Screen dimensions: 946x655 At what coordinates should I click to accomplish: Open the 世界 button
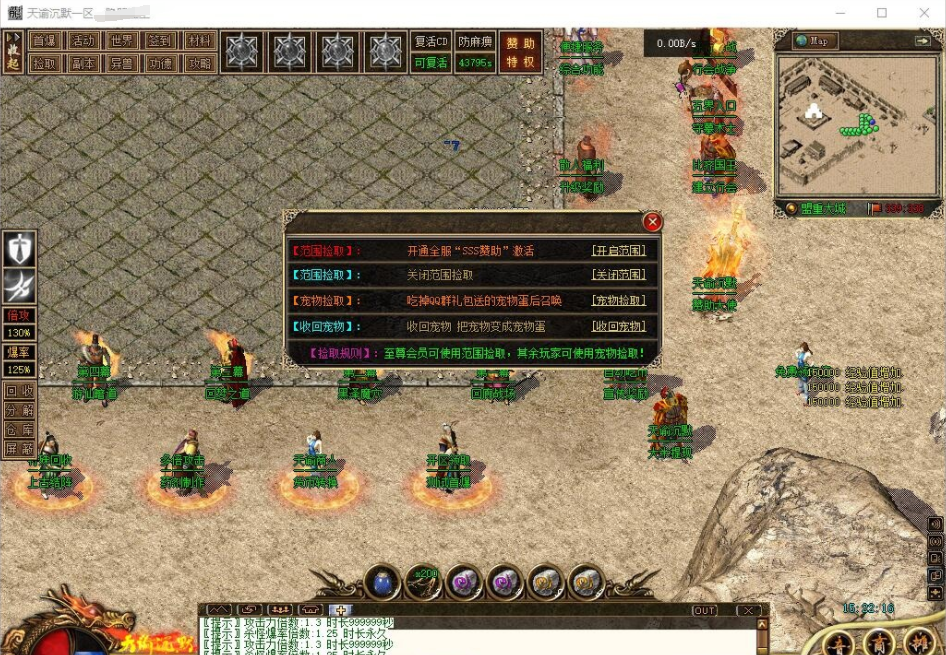coord(122,41)
